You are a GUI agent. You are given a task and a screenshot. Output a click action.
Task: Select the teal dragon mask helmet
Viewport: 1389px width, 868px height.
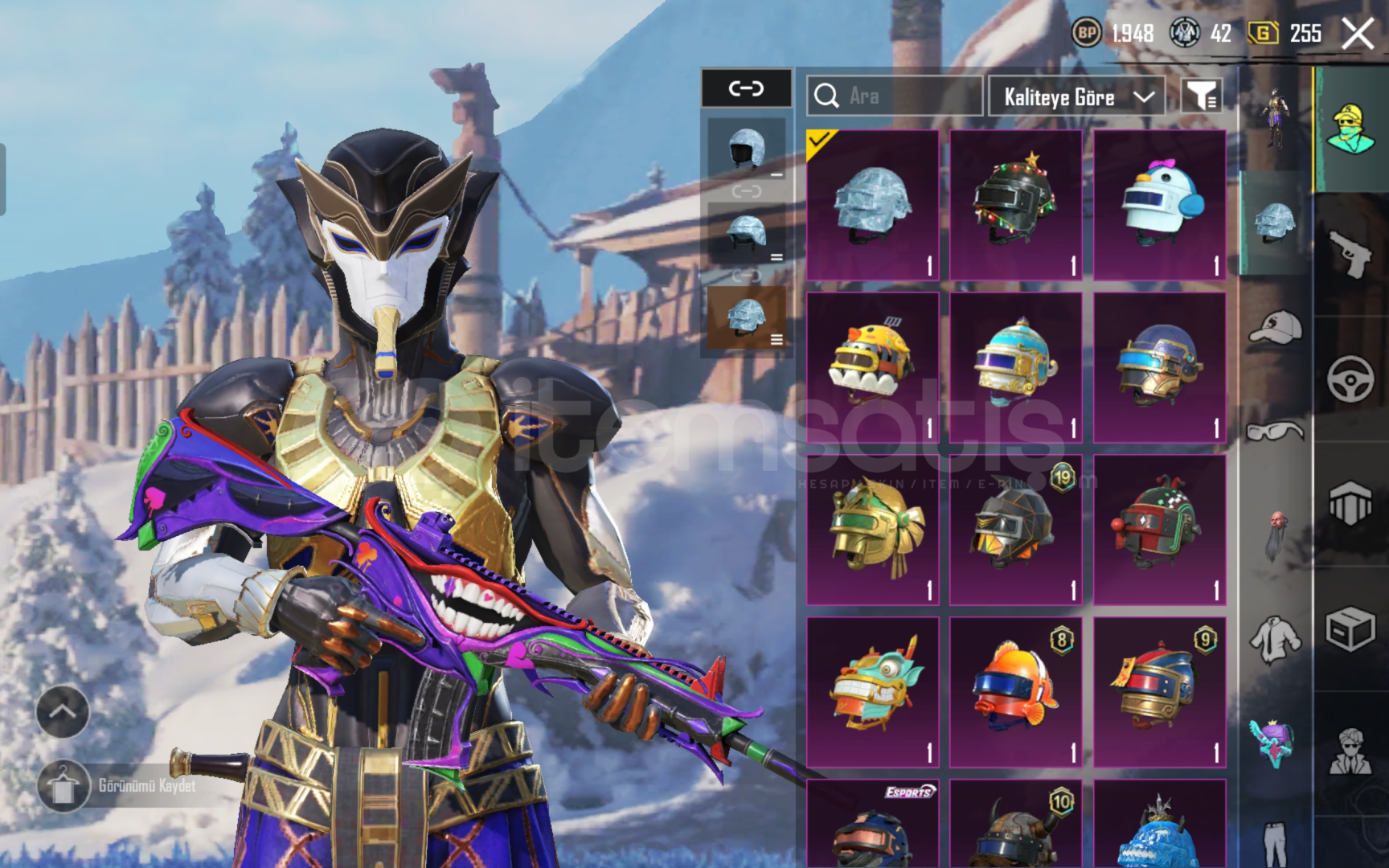(872, 692)
